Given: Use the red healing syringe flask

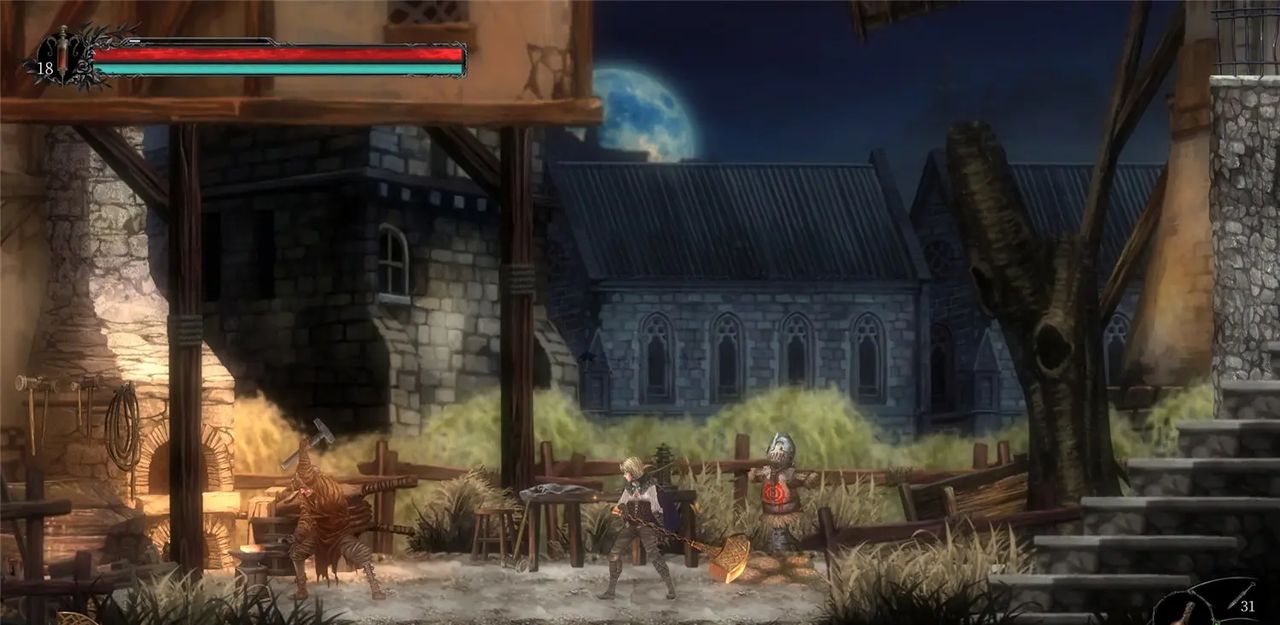Looking at the screenshot, I should (62, 56).
